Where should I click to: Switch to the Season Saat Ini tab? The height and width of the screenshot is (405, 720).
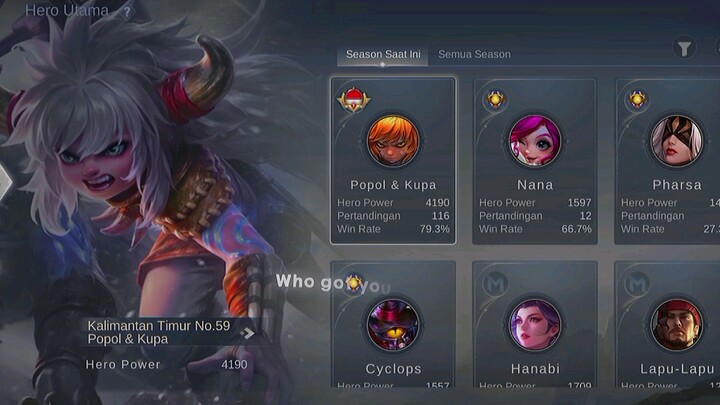point(382,55)
